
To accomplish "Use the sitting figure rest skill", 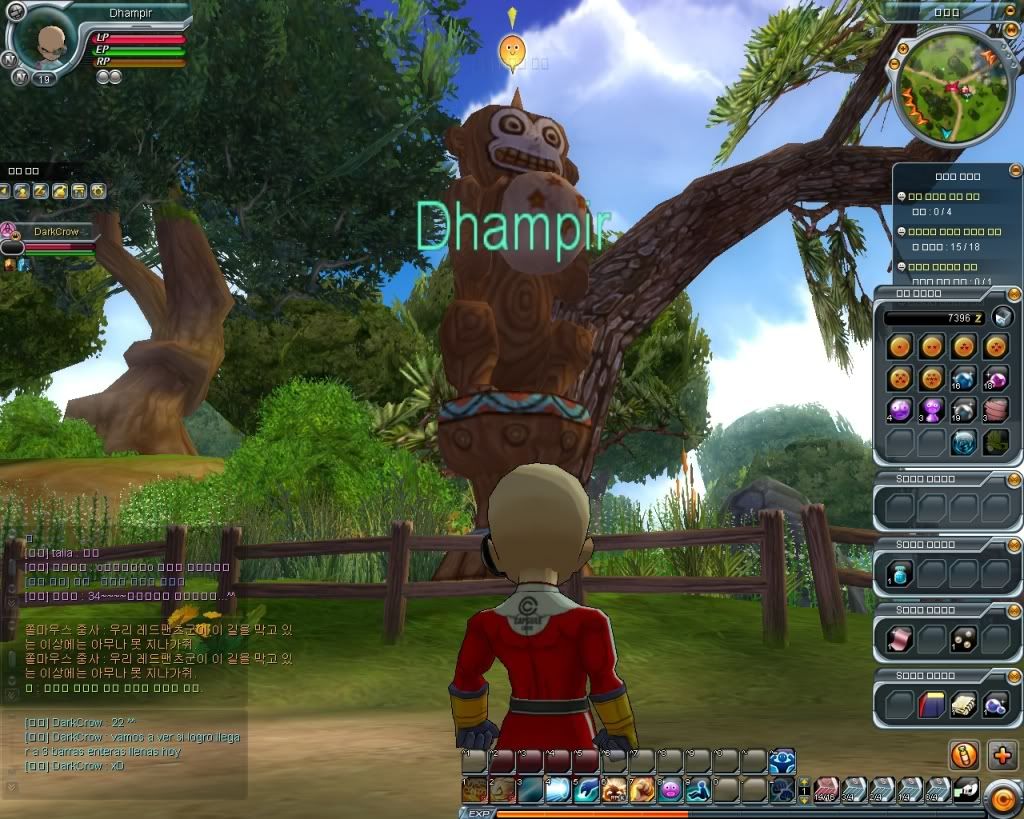I will 697,790.
